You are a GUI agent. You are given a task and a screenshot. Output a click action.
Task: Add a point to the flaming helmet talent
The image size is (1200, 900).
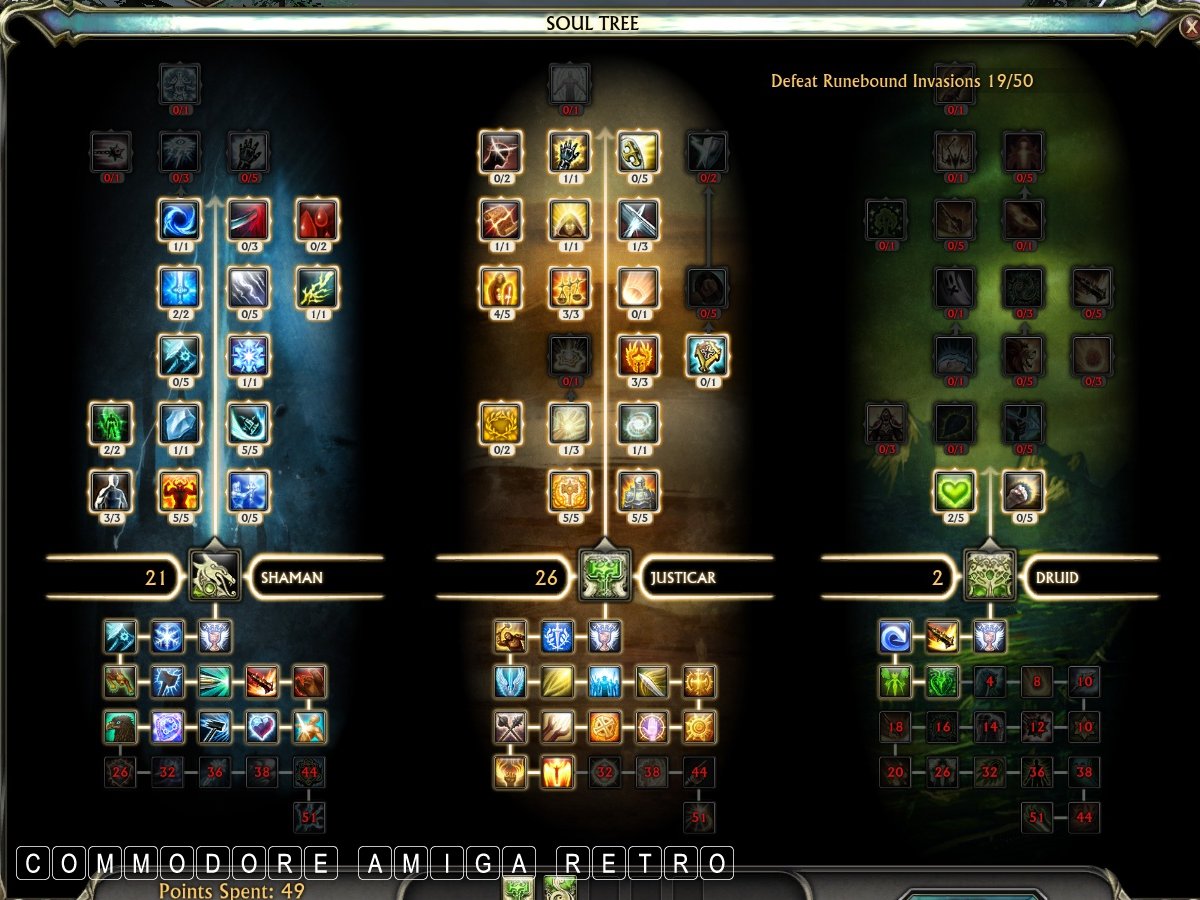pos(637,355)
